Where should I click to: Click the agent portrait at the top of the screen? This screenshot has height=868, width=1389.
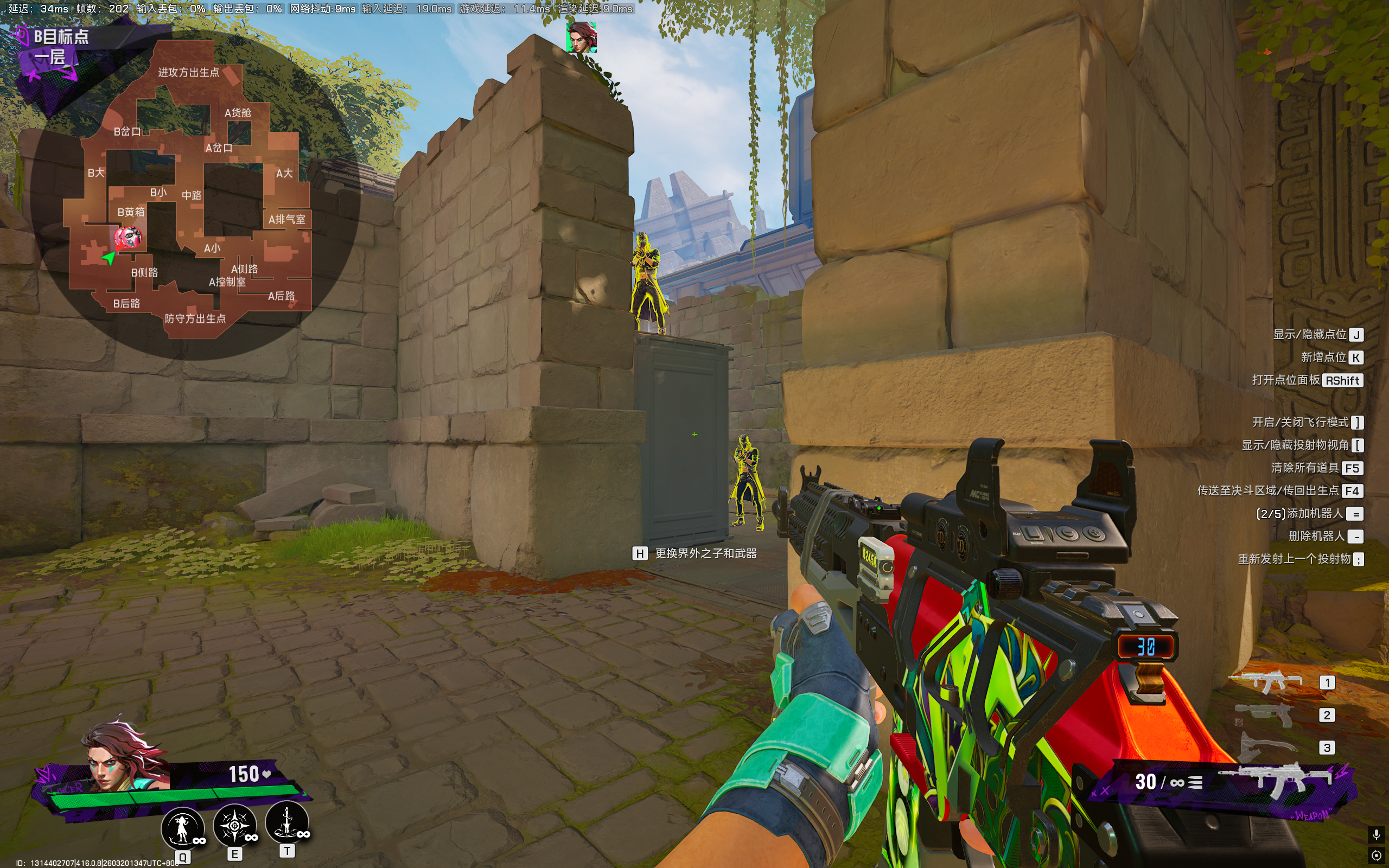pyautogui.click(x=582, y=37)
